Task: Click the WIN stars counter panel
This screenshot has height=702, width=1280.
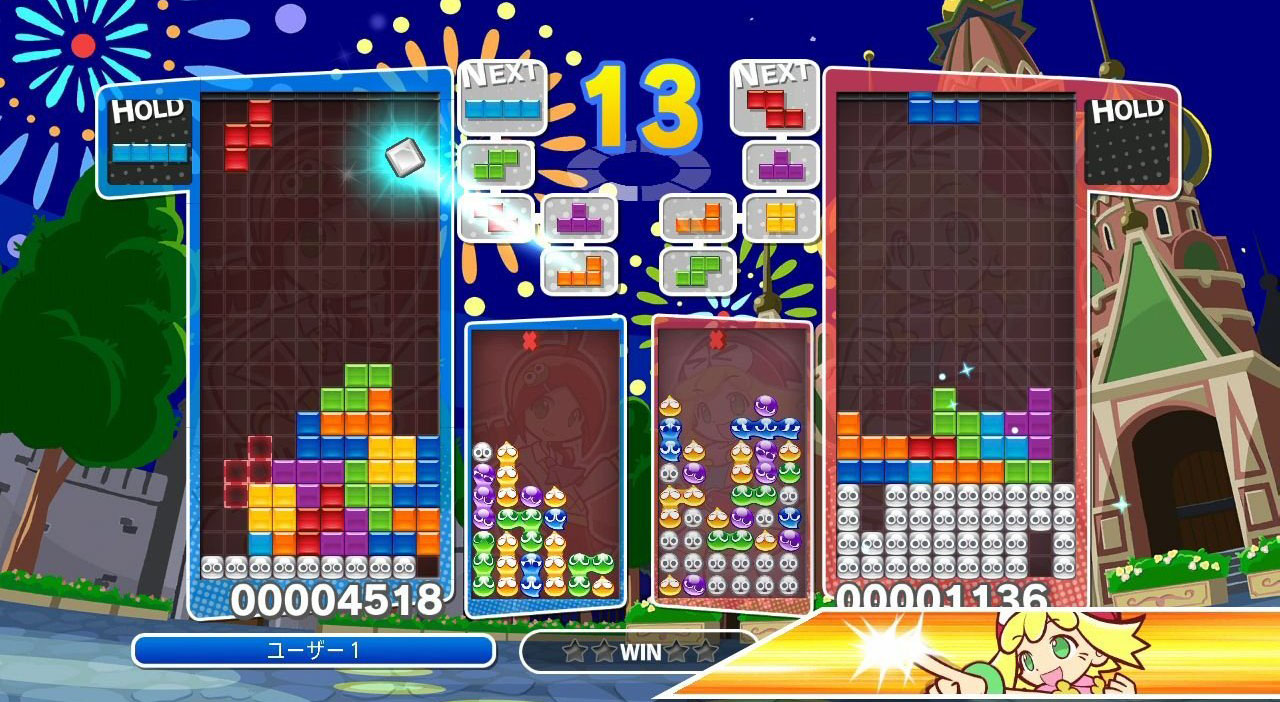Action: coord(638,651)
